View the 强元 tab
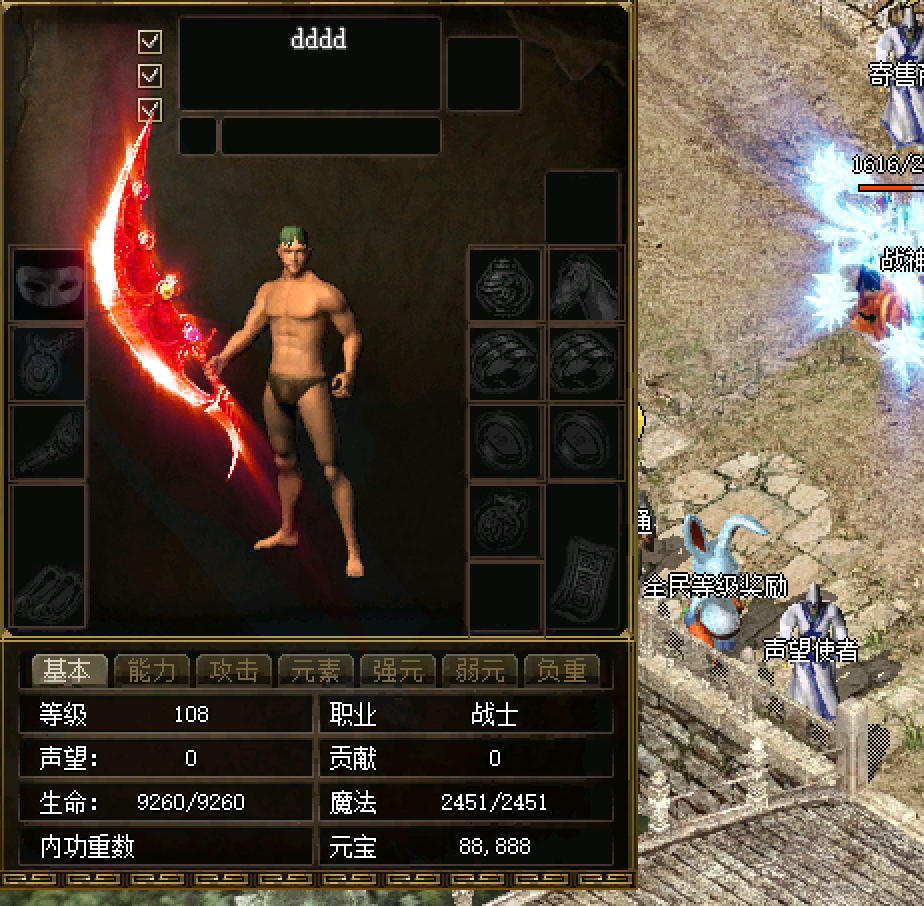924x906 pixels. pos(398,670)
